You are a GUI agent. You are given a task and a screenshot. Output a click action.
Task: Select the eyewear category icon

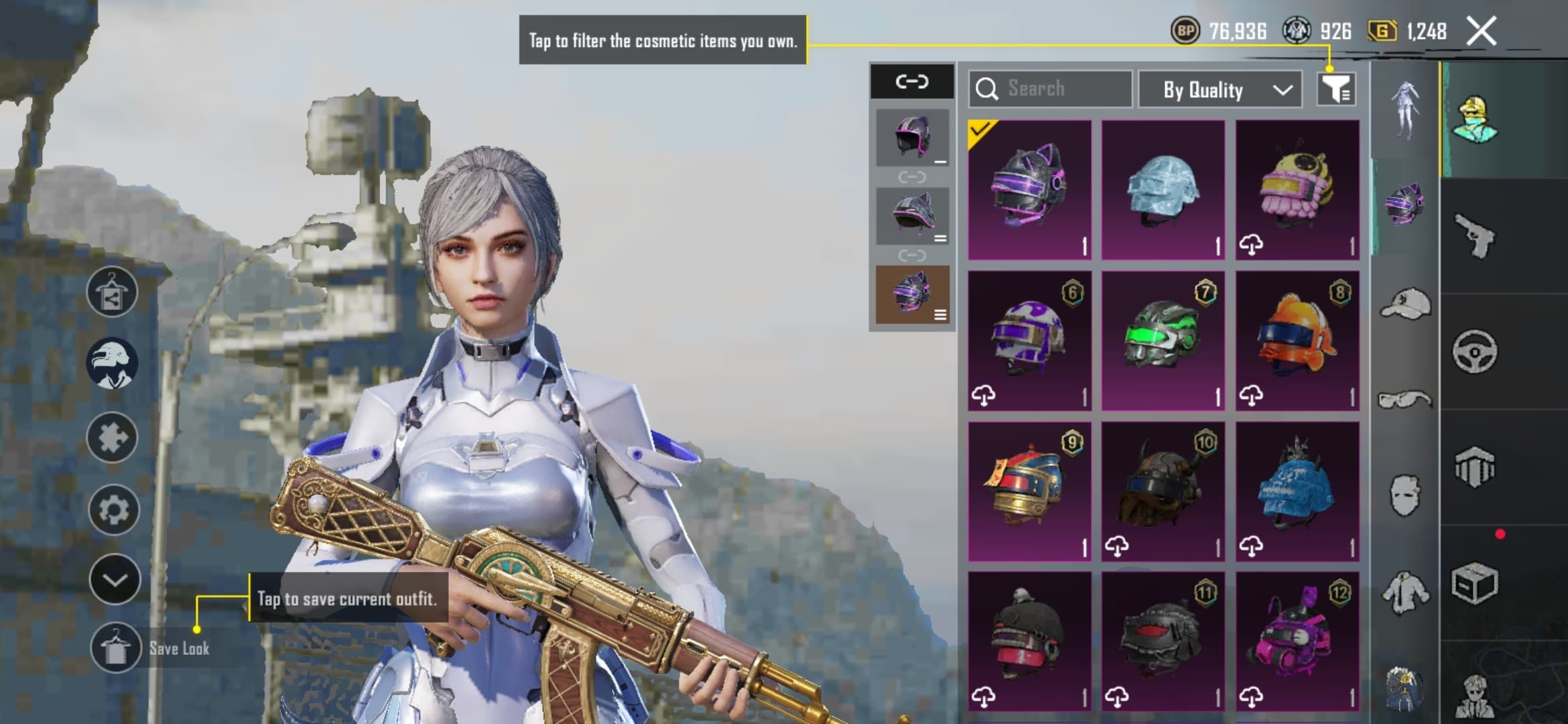click(x=1405, y=398)
